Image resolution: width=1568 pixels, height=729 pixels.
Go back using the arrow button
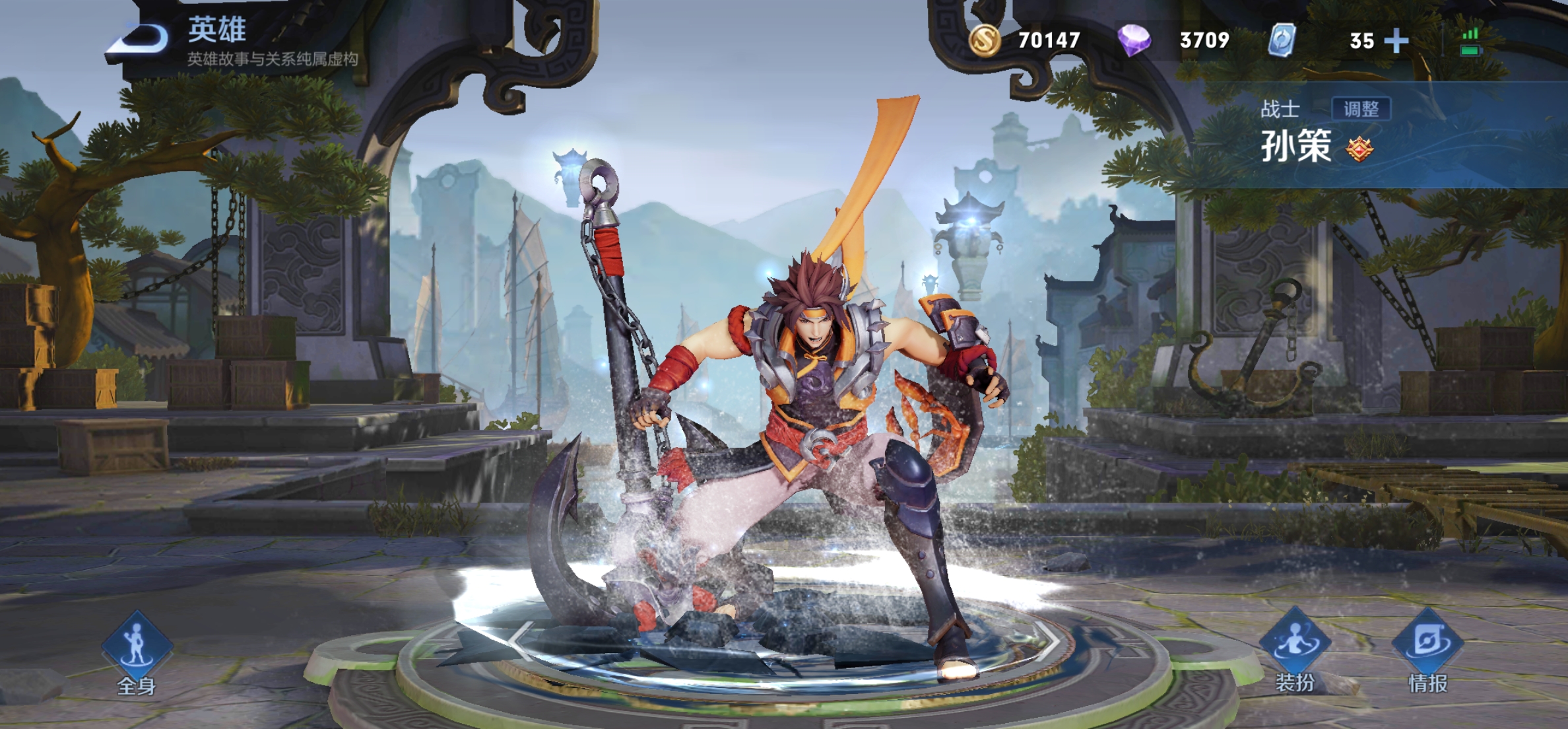pyautogui.click(x=140, y=38)
